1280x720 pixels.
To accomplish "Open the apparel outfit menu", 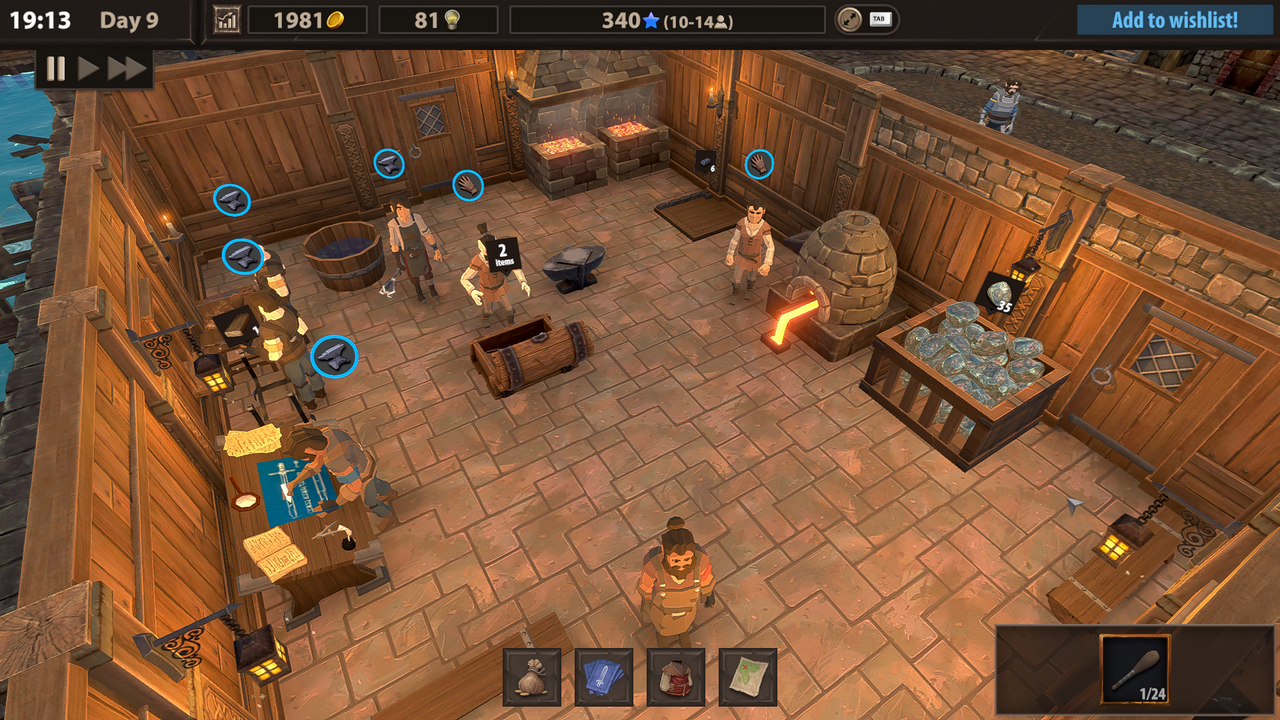I will [676, 675].
